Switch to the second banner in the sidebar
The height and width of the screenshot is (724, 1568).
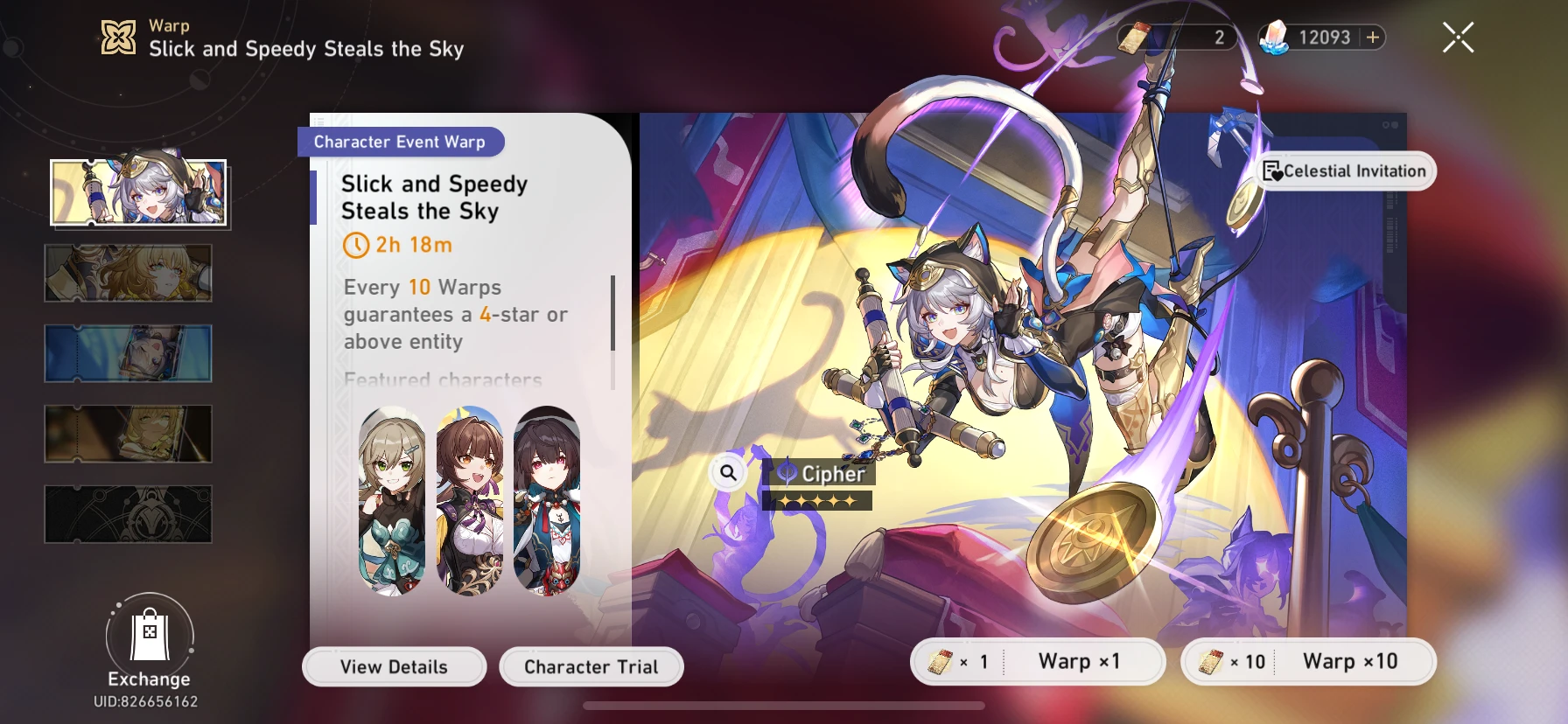128,274
